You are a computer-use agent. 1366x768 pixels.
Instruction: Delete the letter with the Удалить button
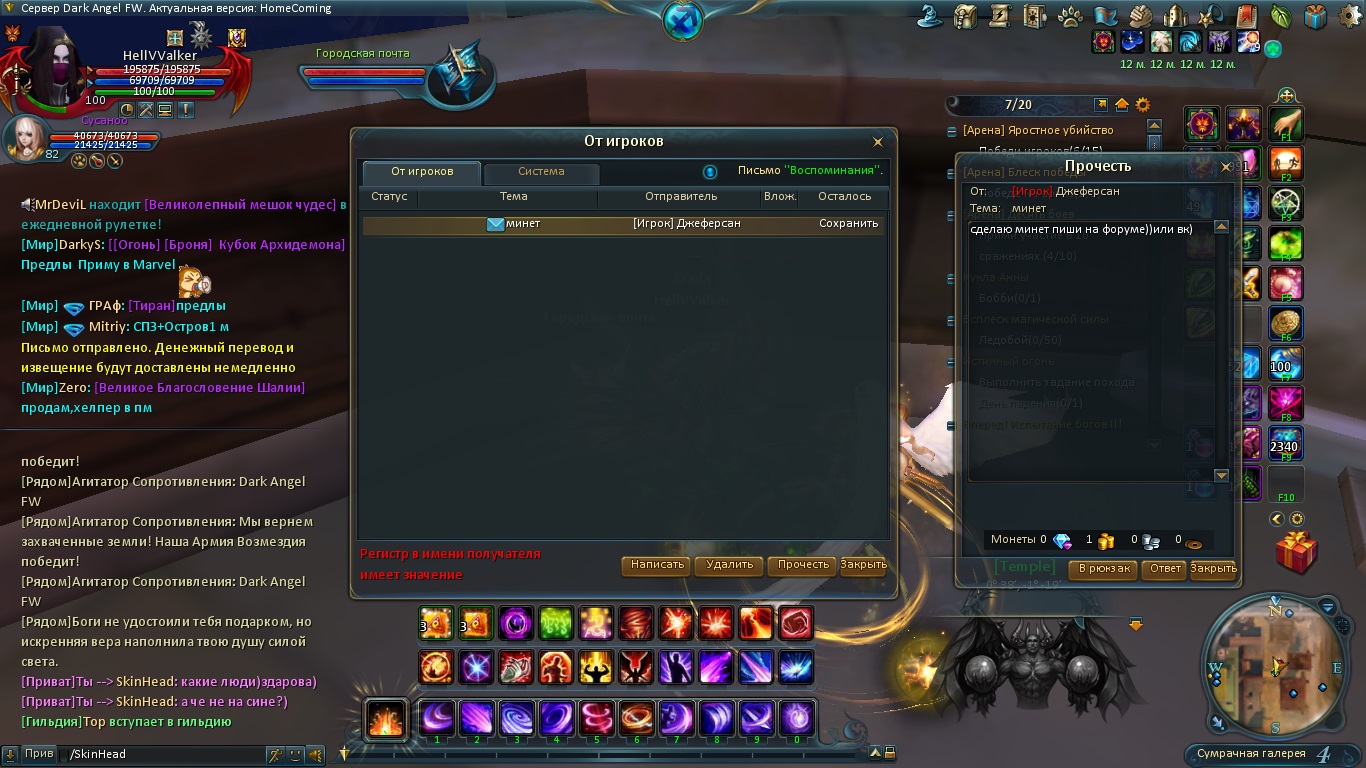coord(729,565)
